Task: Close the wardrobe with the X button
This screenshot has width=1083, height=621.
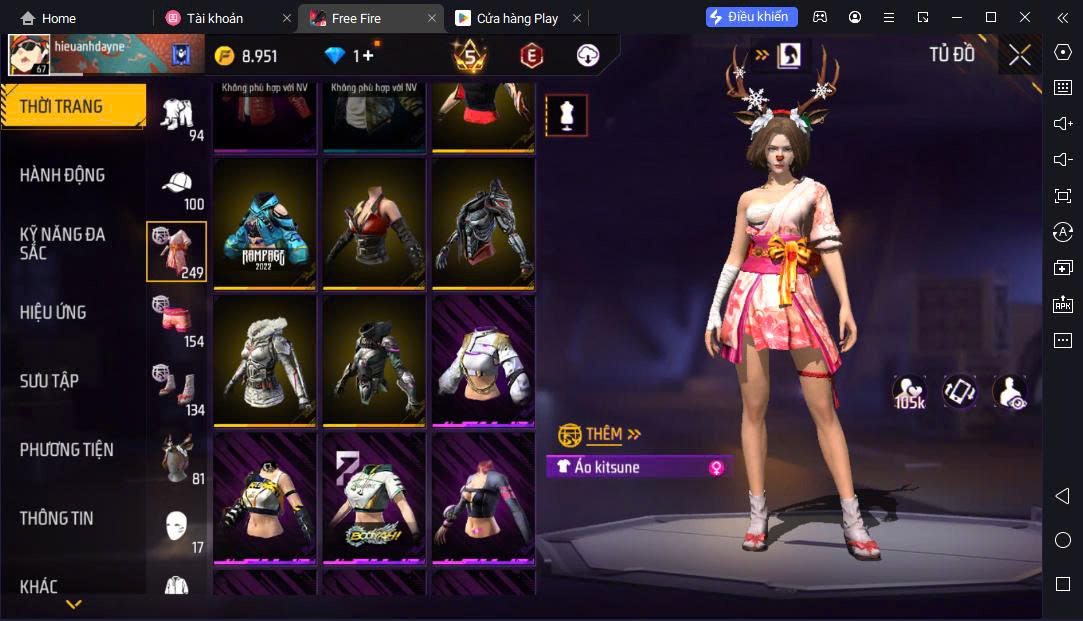Action: (1019, 55)
